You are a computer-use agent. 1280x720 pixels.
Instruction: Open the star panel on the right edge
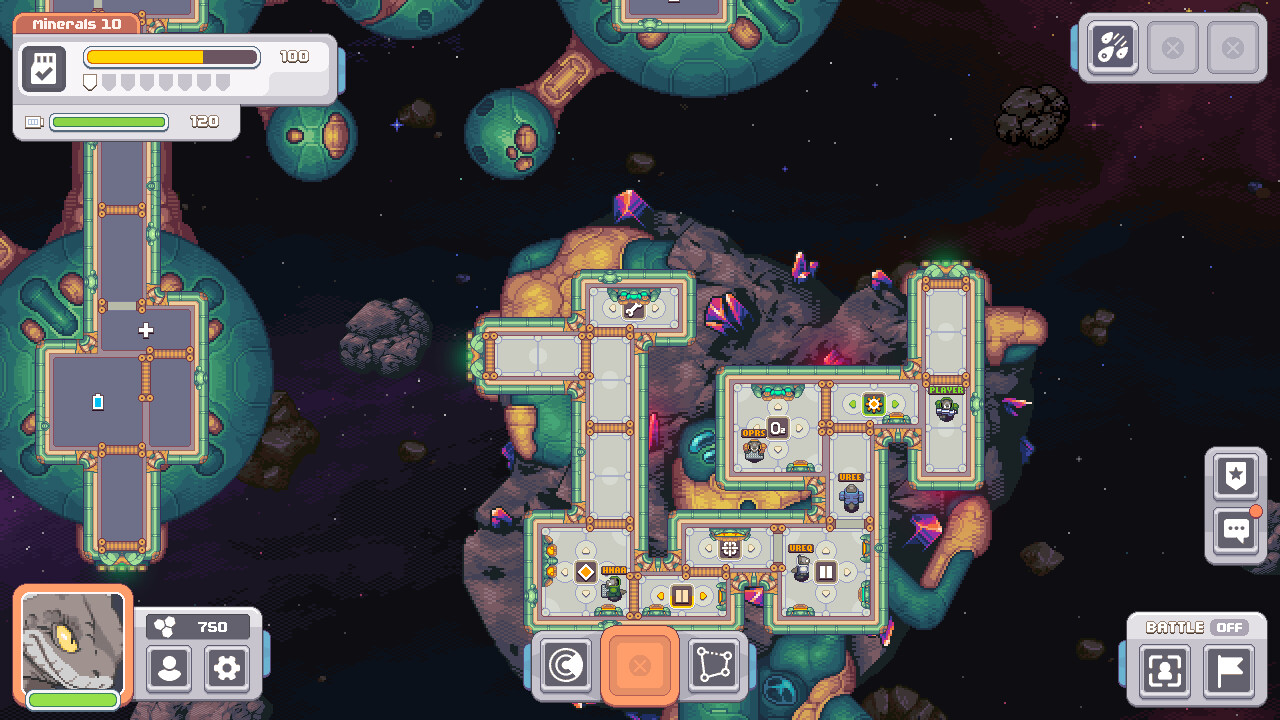(1235, 477)
